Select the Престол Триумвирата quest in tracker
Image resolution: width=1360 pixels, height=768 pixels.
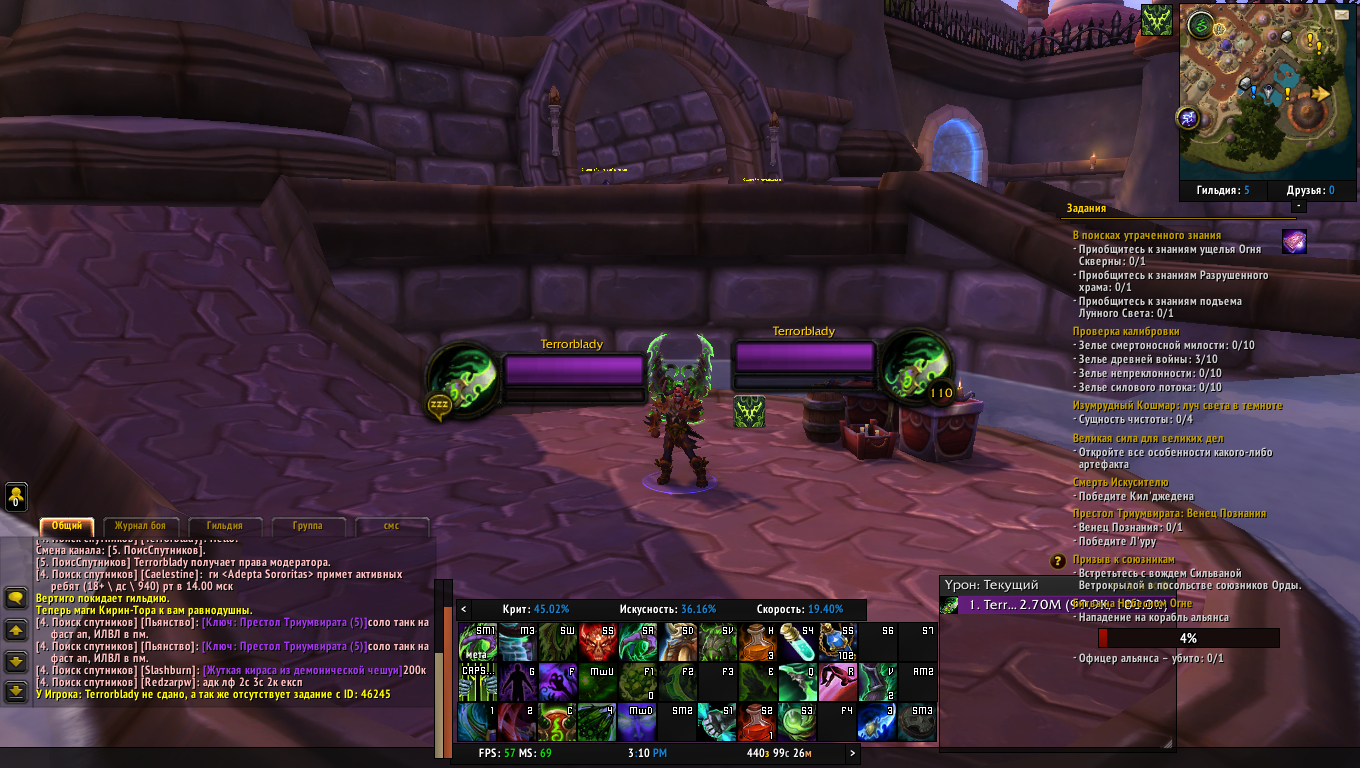point(1169,514)
